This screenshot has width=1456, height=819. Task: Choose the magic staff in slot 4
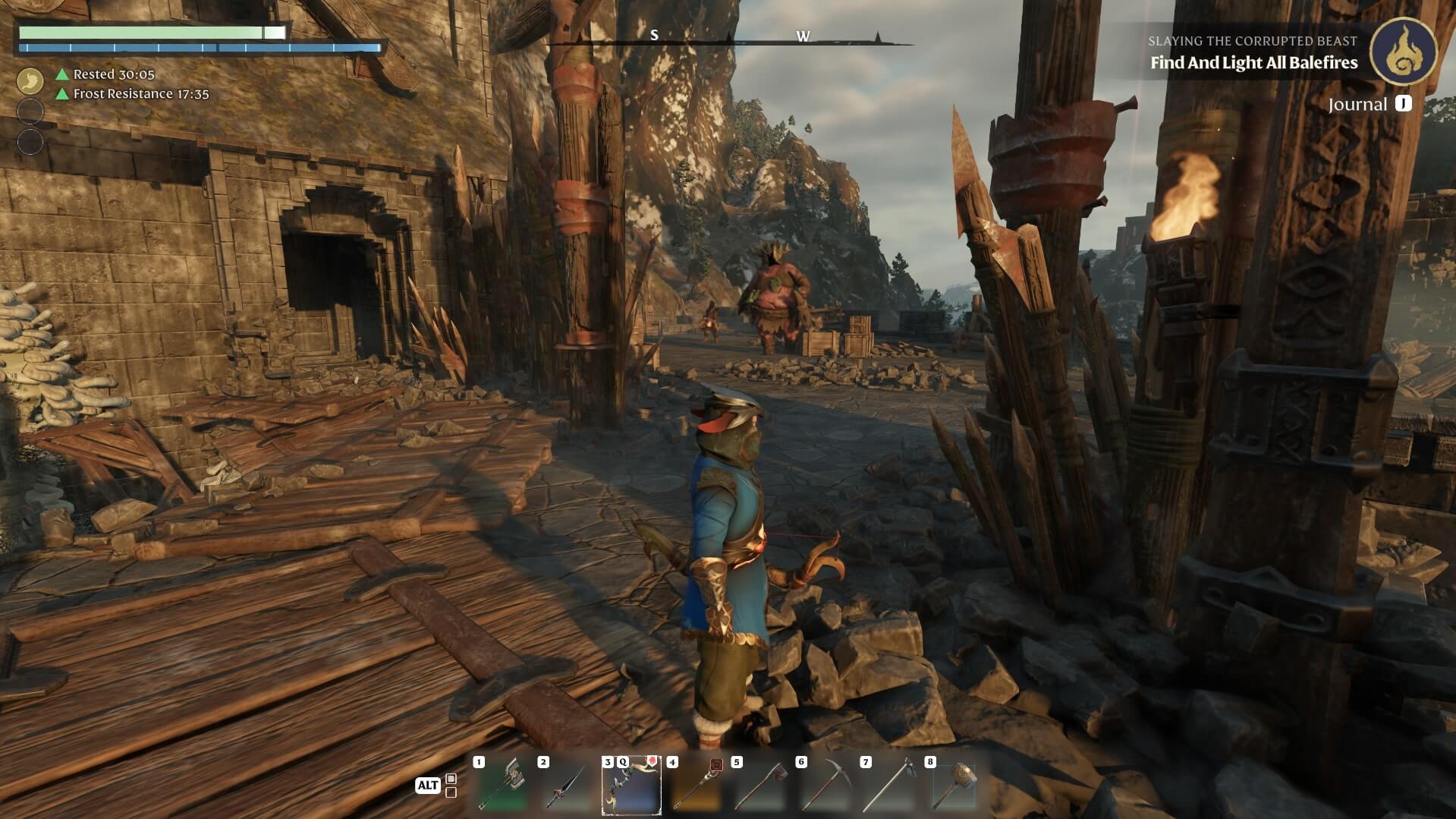tap(695, 786)
